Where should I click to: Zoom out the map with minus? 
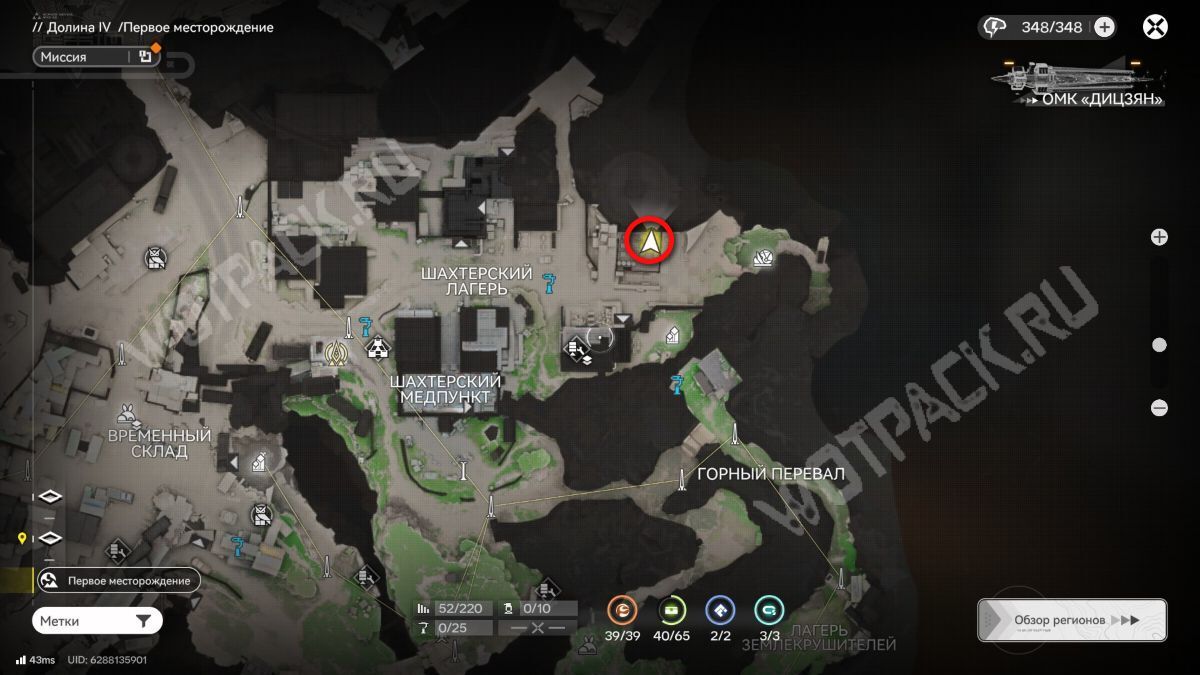coord(1159,407)
